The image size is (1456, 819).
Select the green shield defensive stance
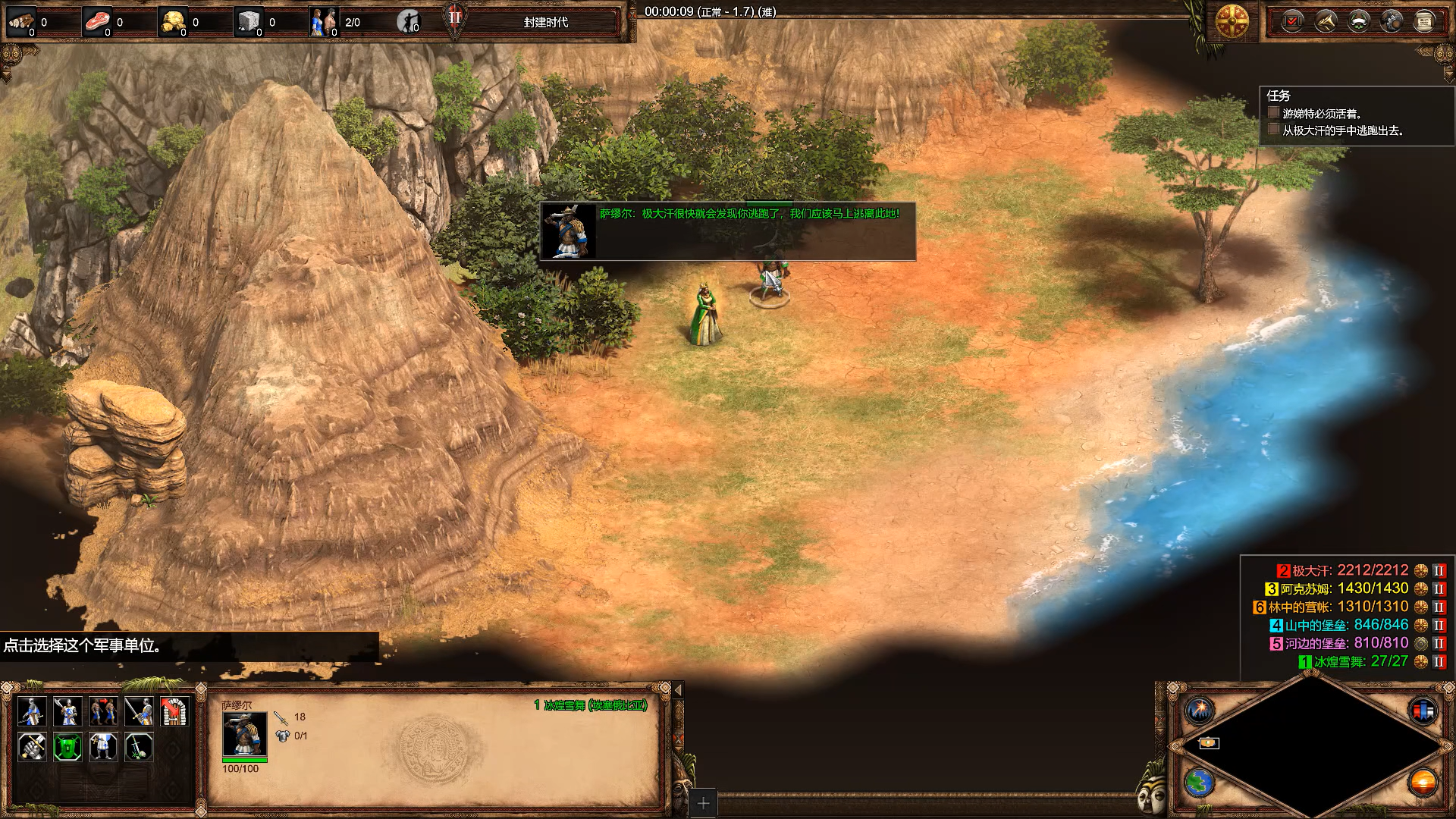(x=67, y=747)
